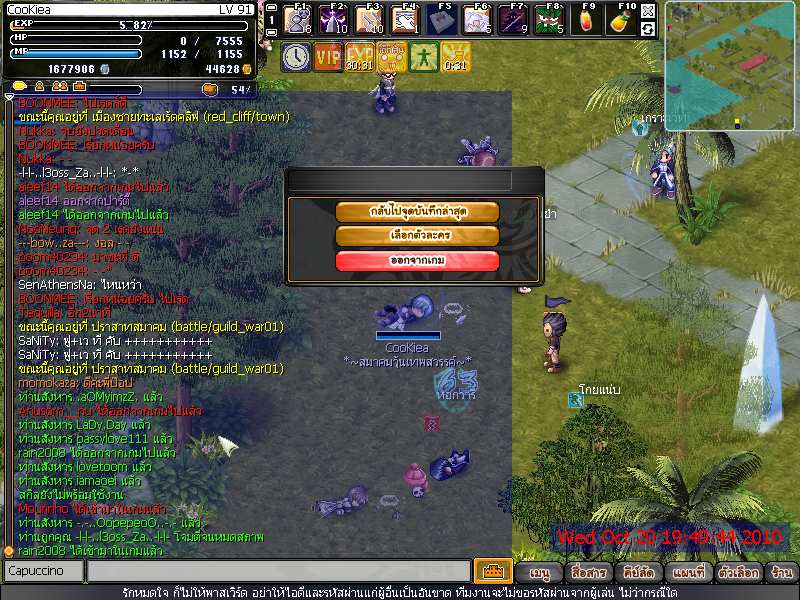Use the F9 red-orange potion slot
The image size is (800, 600).
(x=587, y=19)
